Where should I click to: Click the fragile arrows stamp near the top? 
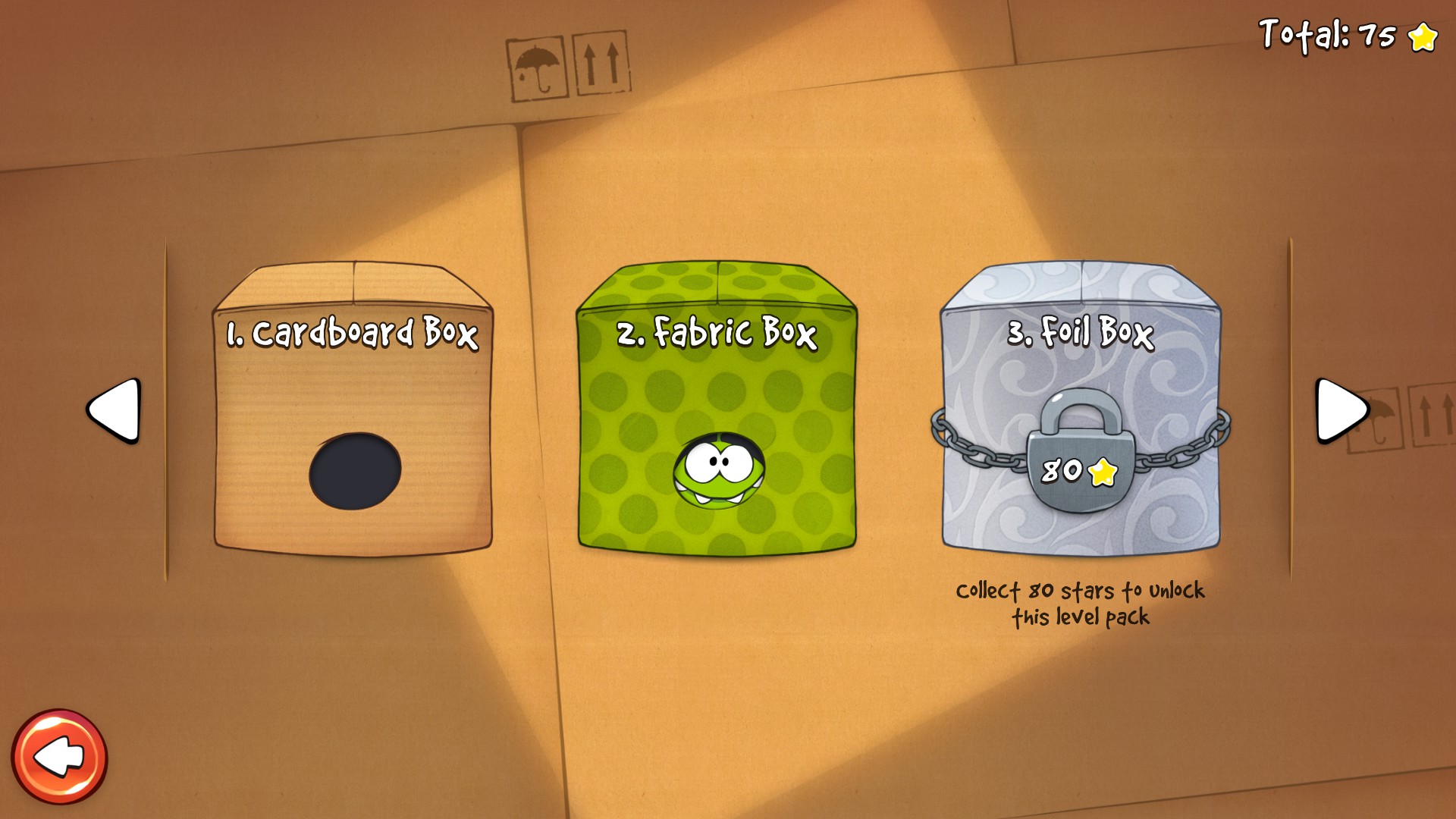[598, 64]
